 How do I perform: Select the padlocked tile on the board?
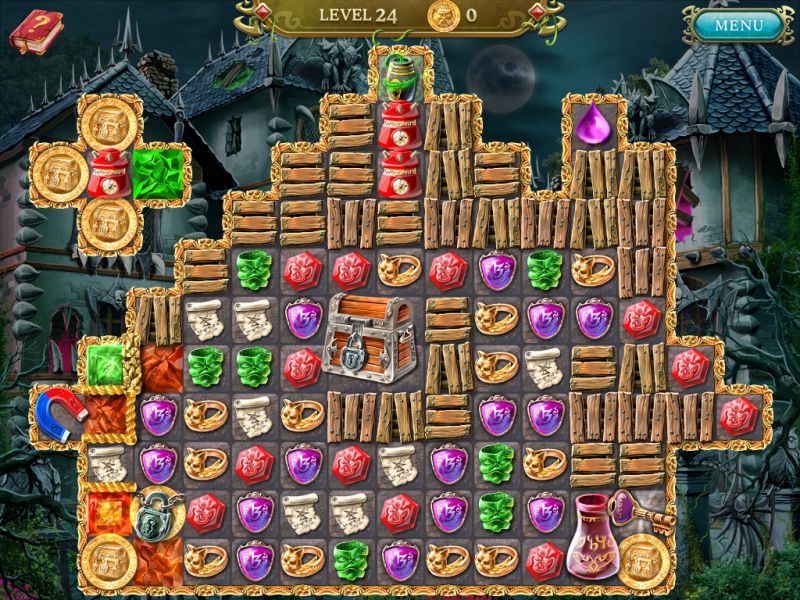click(152, 511)
